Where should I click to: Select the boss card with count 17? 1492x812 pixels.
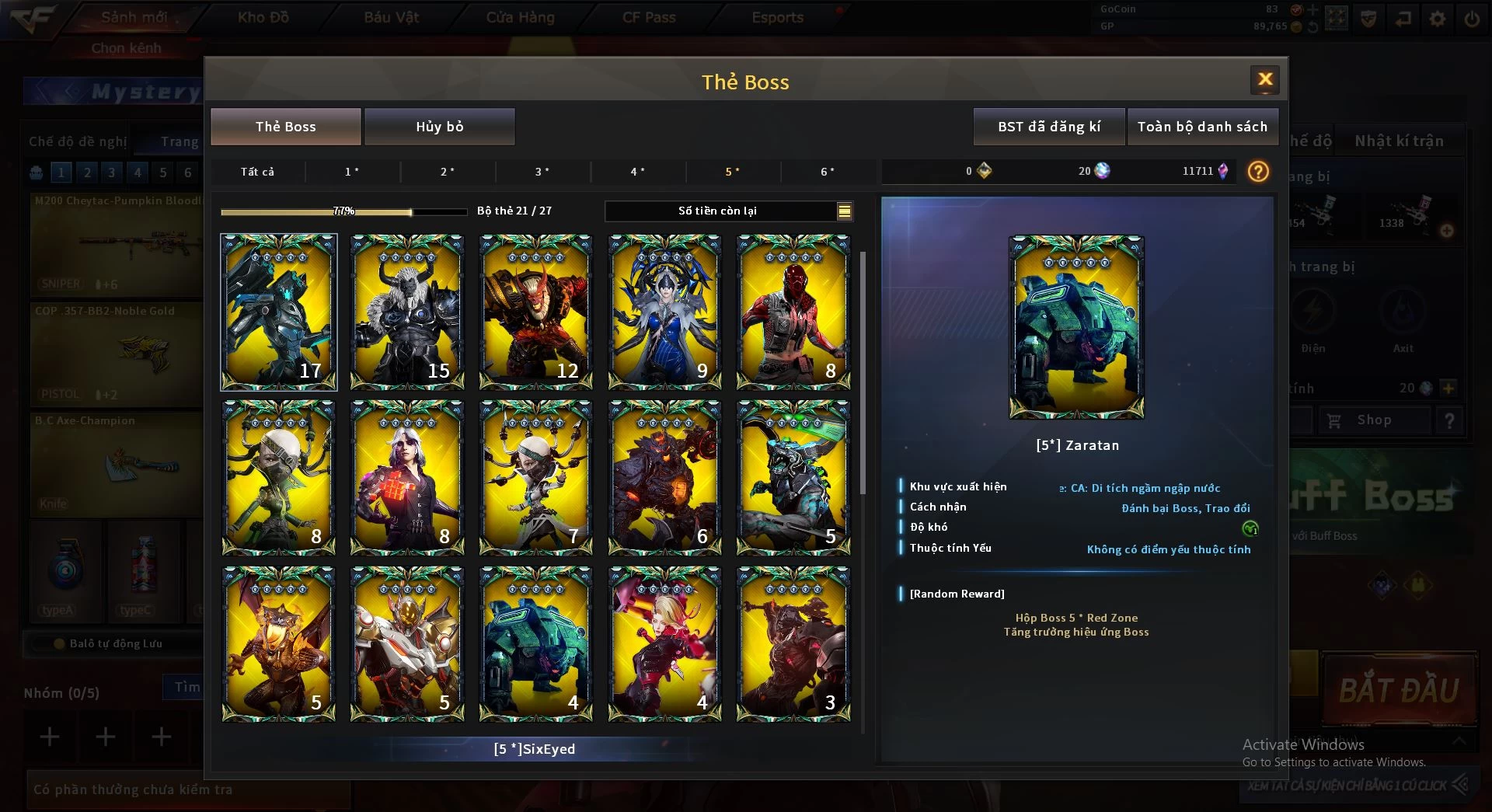point(278,312)
